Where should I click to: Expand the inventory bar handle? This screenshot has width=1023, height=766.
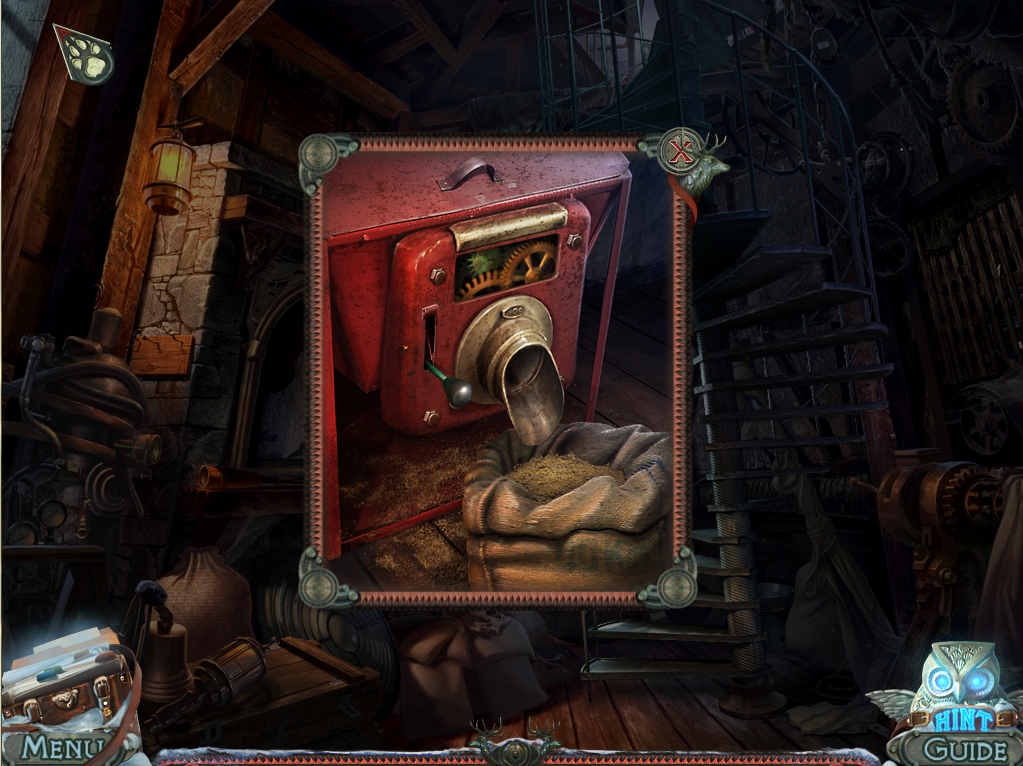point(515,748)
